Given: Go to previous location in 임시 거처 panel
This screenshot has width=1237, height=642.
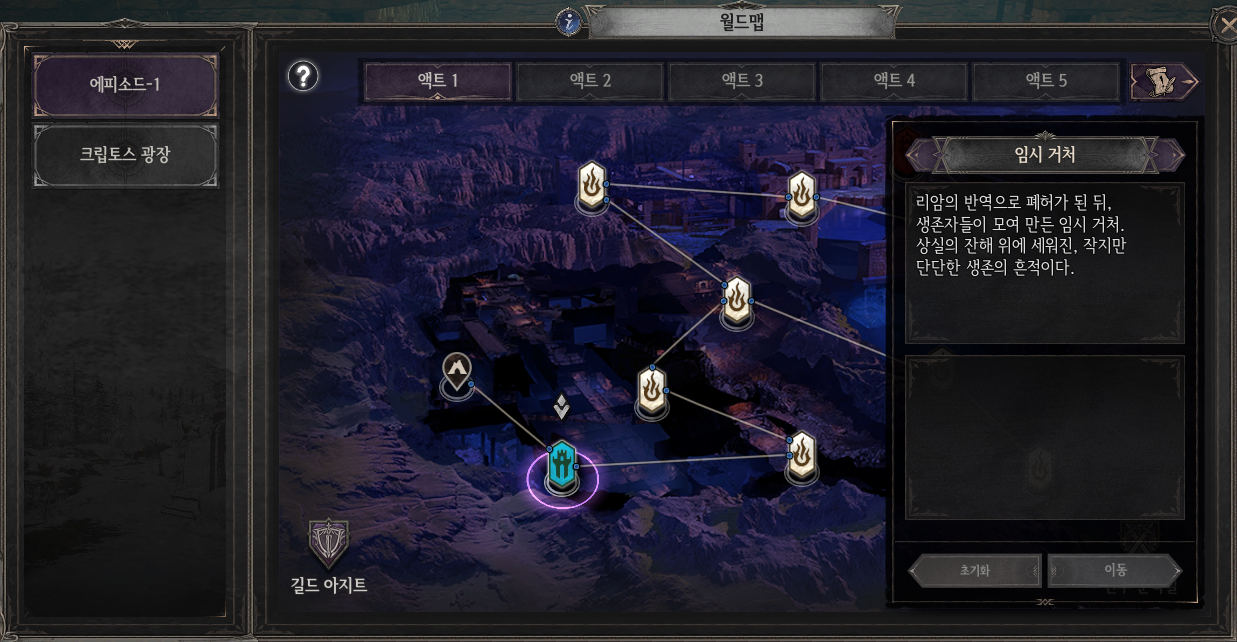Looking at the screenshot, I should pyautogui.click(x=920, y=155).
